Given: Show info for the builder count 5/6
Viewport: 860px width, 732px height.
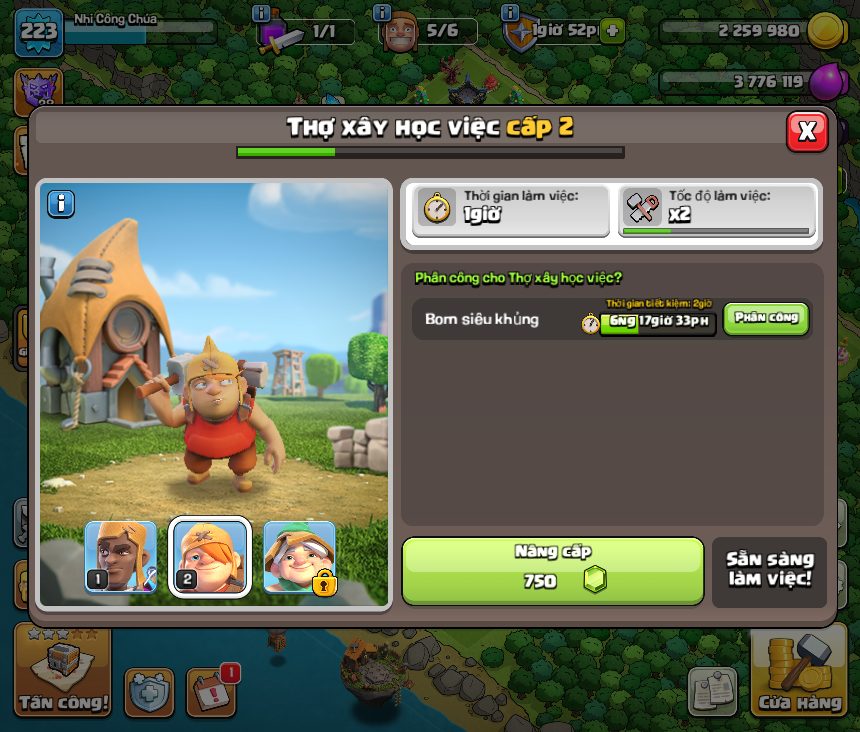Looking at the screenshot, I should click(381, 13).
